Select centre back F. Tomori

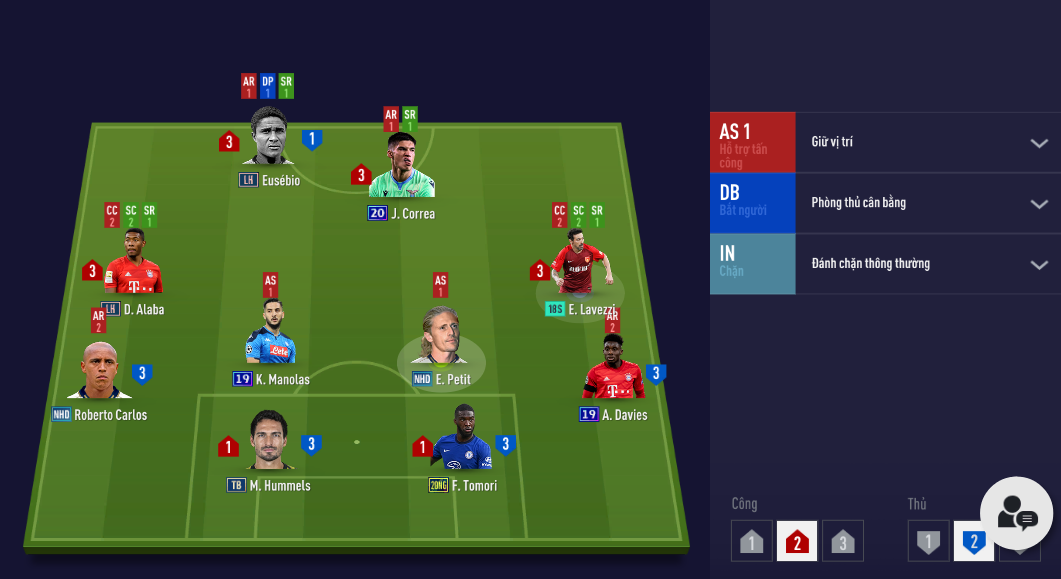pos(463,440)
